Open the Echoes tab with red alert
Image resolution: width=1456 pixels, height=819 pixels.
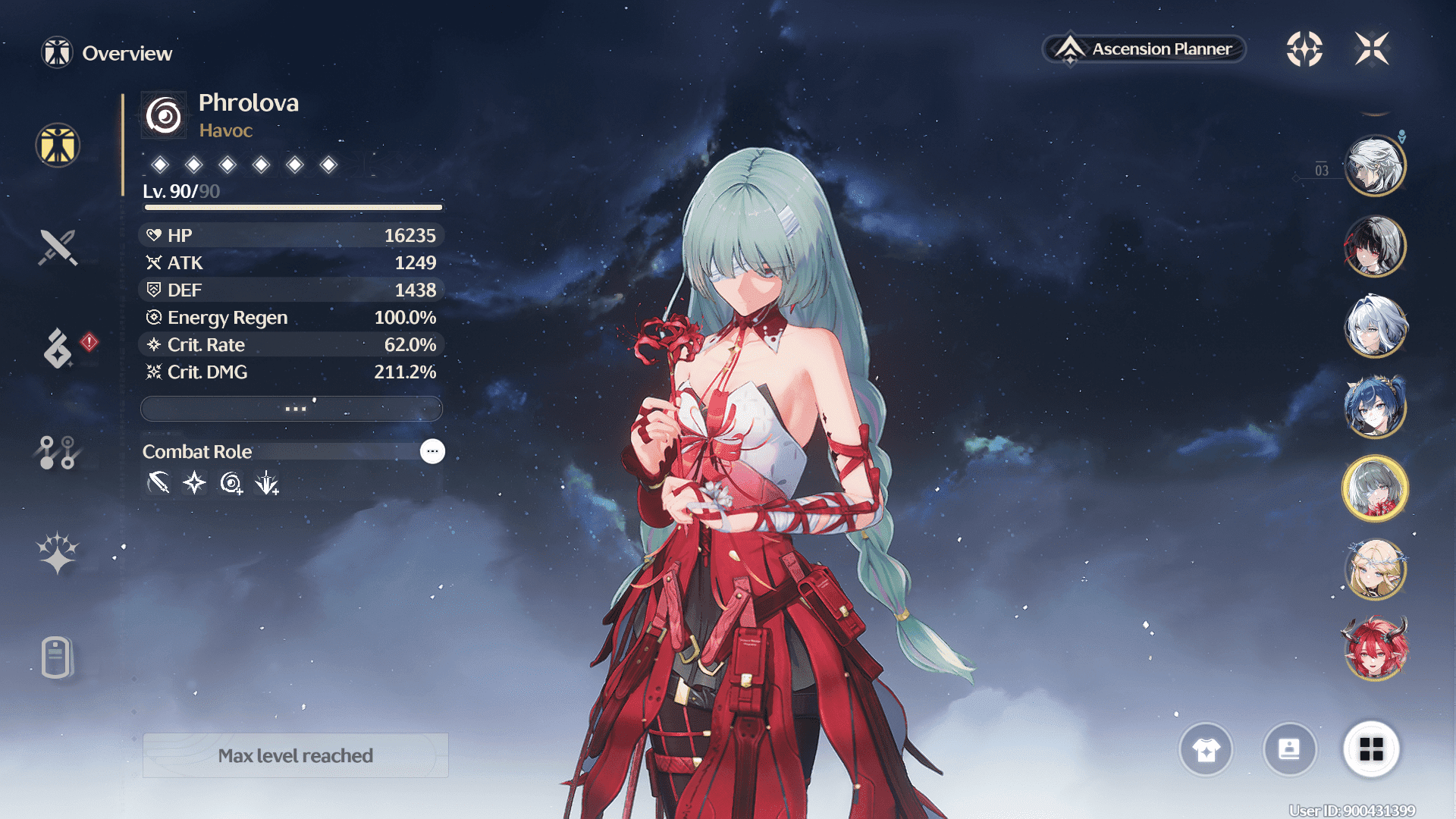click(58, 348)
